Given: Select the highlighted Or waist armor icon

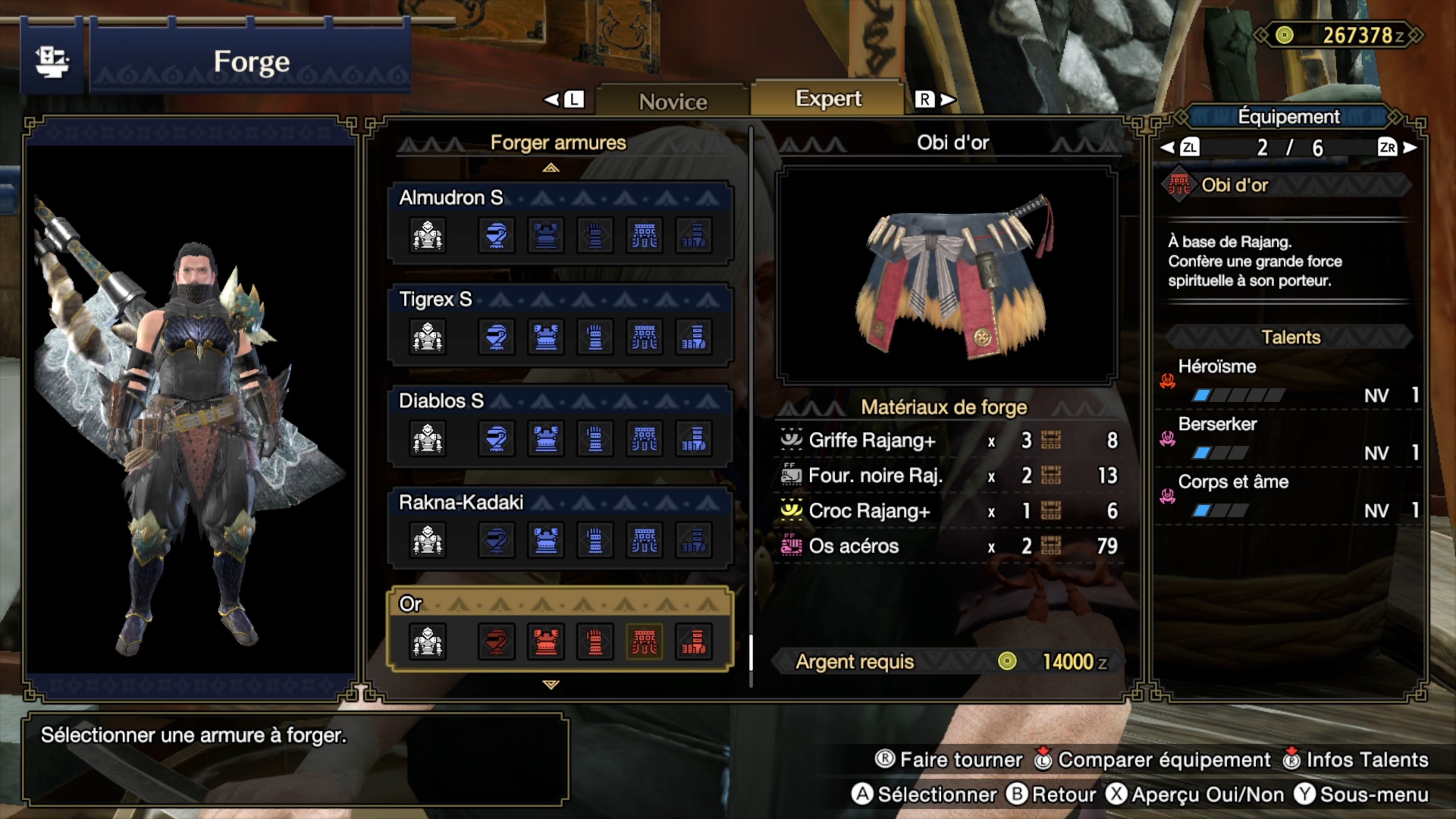Looking at the screenshot, I should 644,641.
